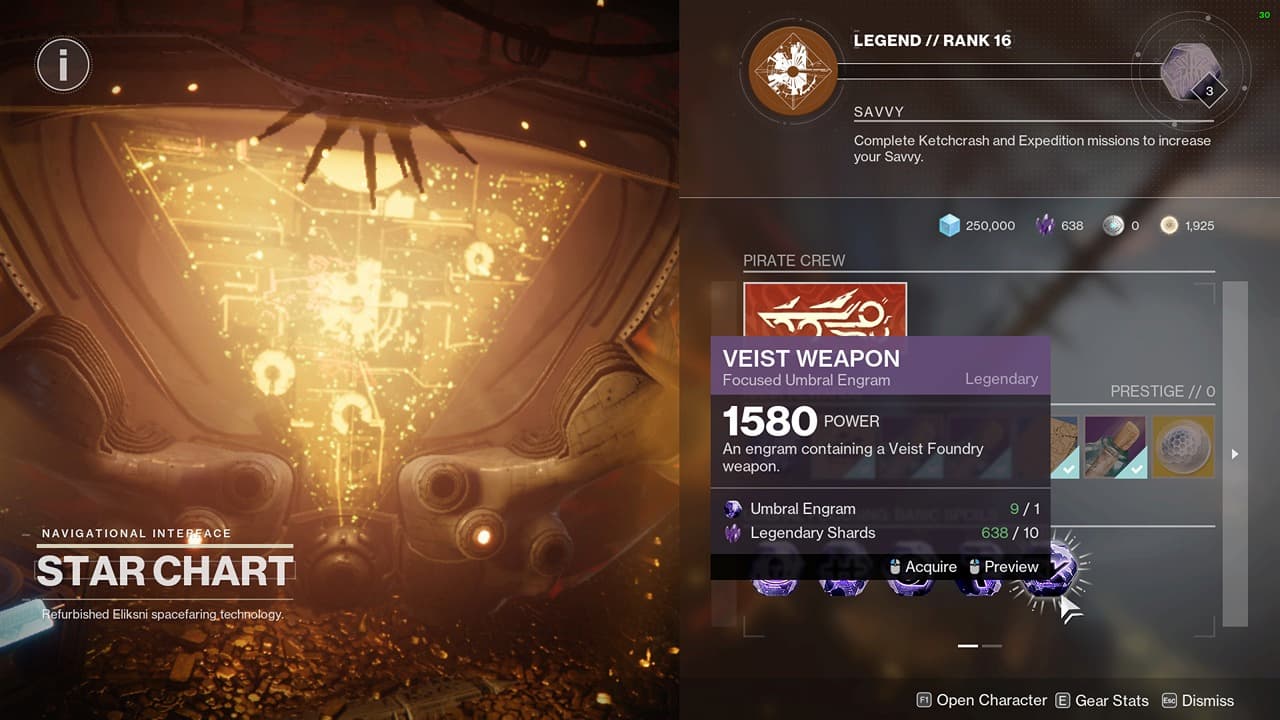Select the golf ball prestige item
Viewport: 1280px width, 720px height.
pyautogui.click(x=1184, y=448)
